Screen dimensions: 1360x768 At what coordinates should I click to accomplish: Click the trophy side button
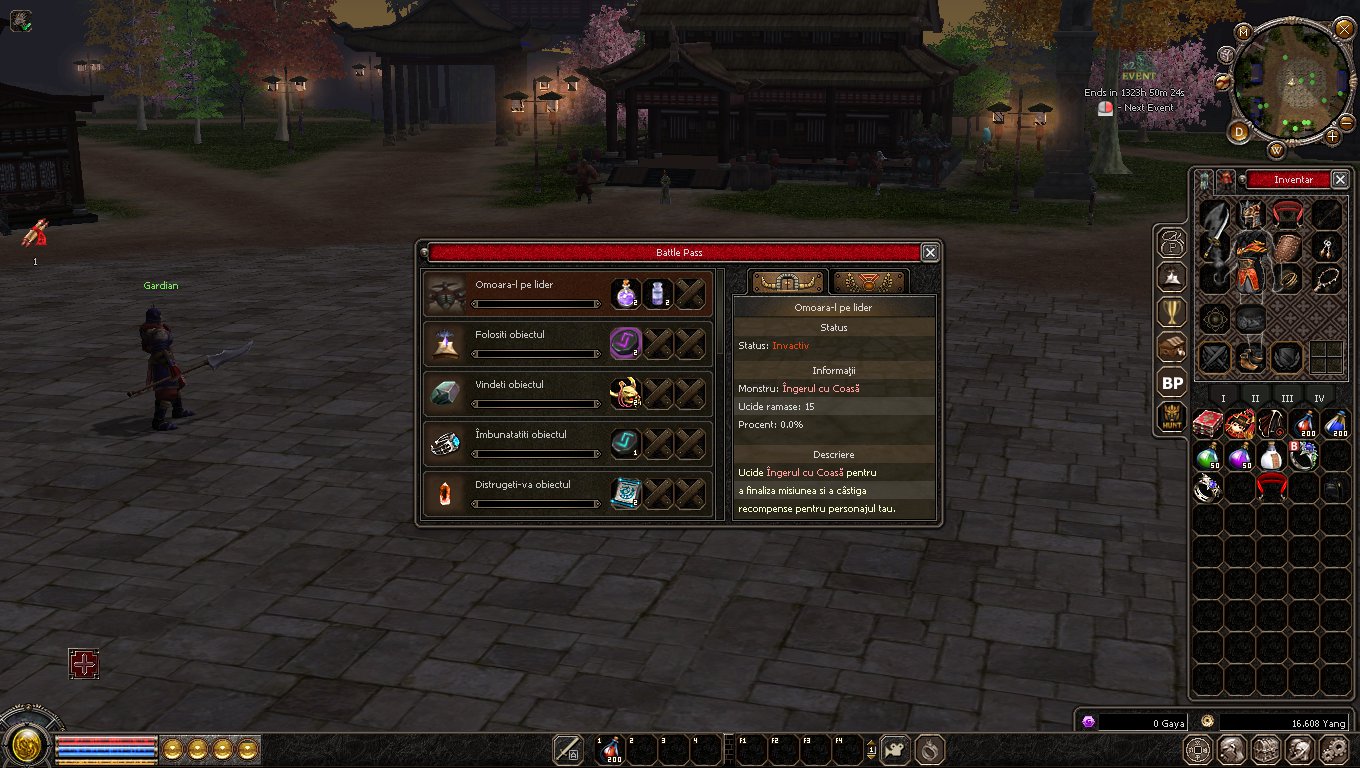pyautogui.click(x=1172, y=313)
